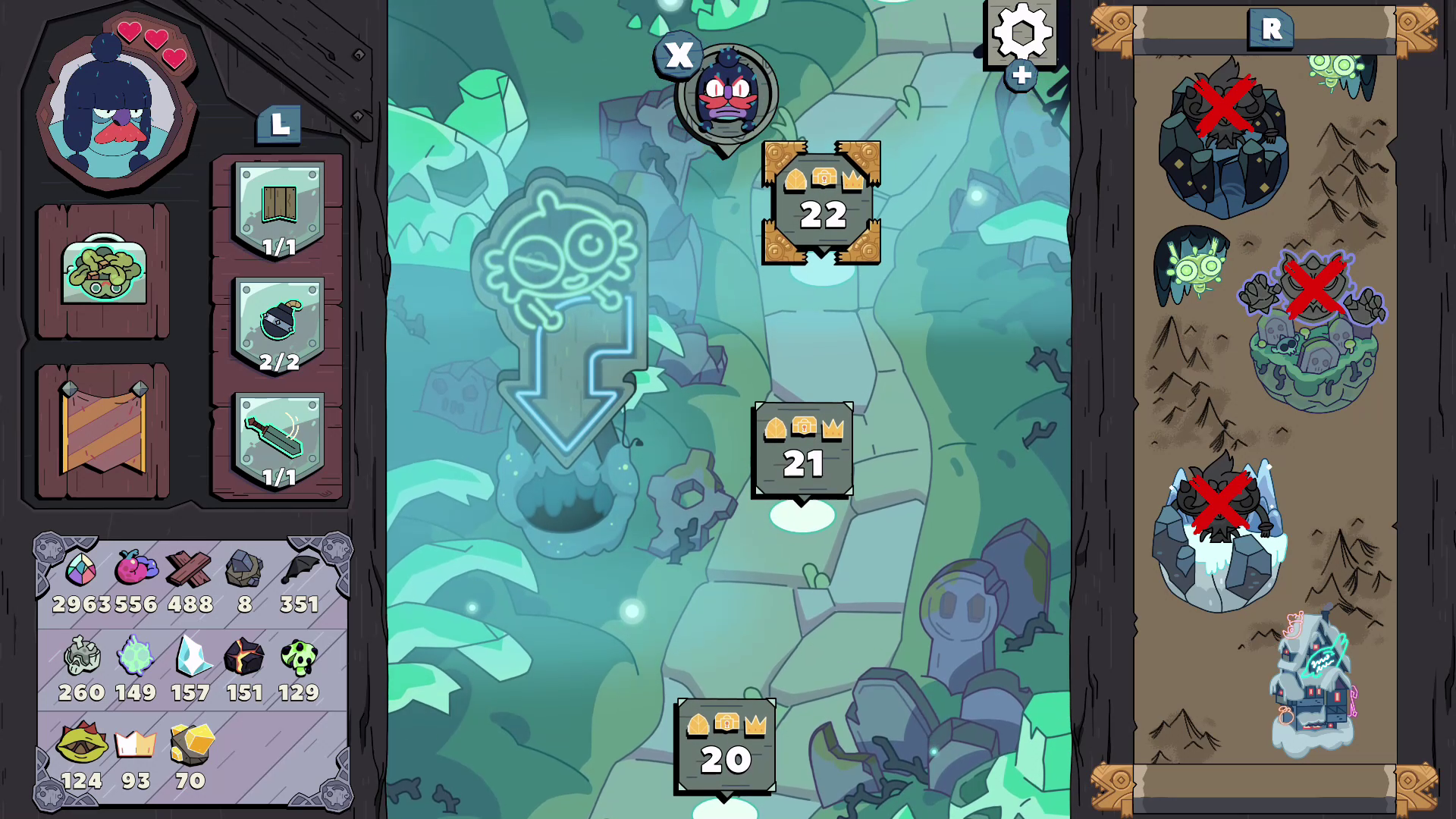
Task: Select the orange banner icon
Action: pos(102,427)
